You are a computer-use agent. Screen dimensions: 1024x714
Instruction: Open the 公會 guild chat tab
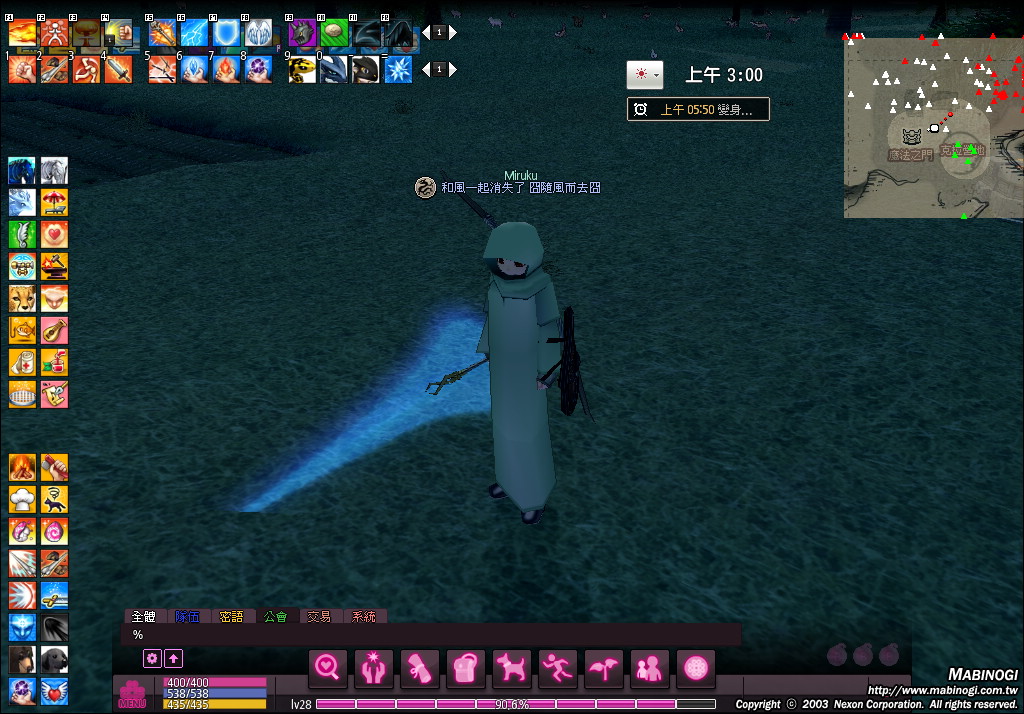tap(275, 616)
